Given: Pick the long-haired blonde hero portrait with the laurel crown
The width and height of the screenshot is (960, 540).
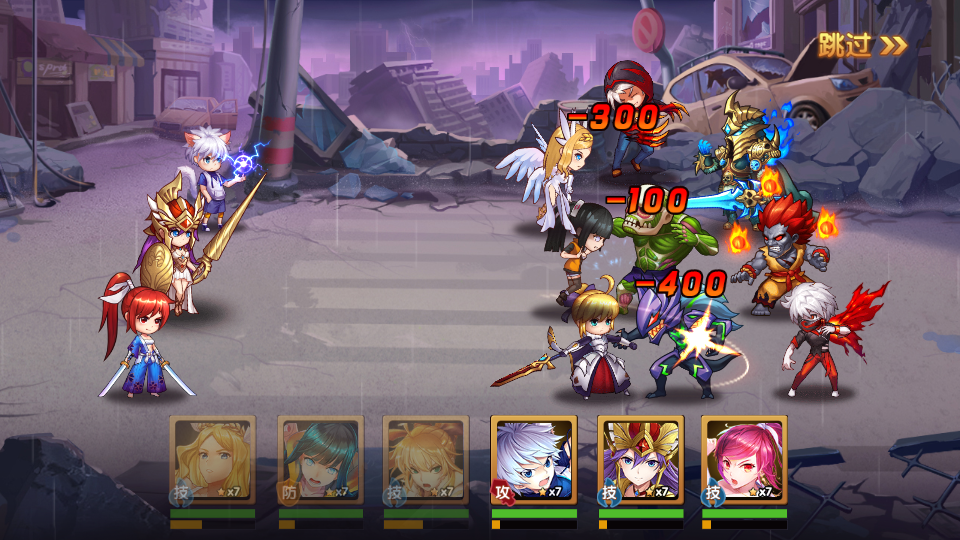Looking at the screenshot, I should point(212,459).
